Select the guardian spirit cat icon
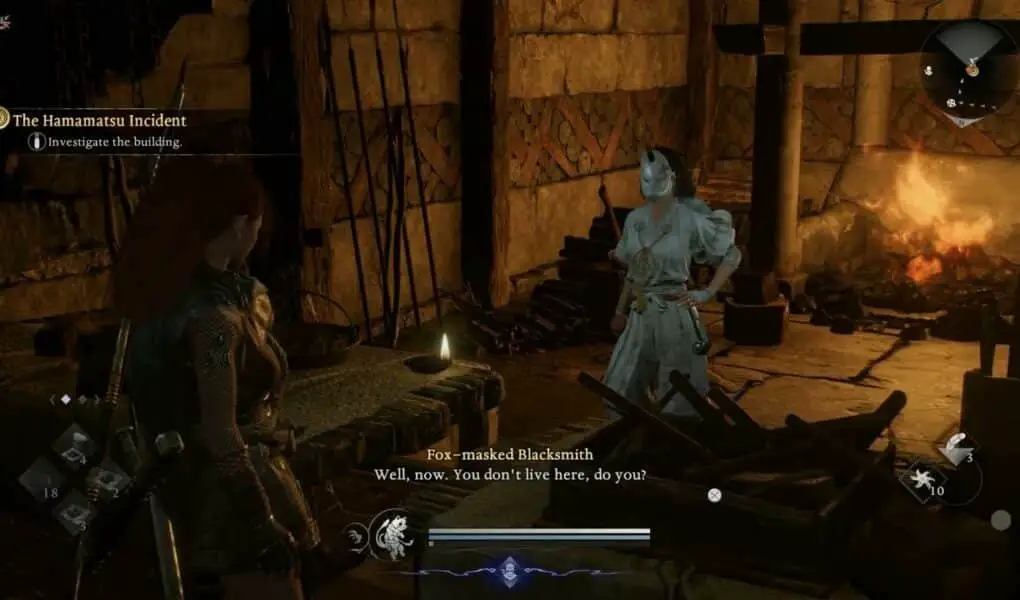 (391, 535)
